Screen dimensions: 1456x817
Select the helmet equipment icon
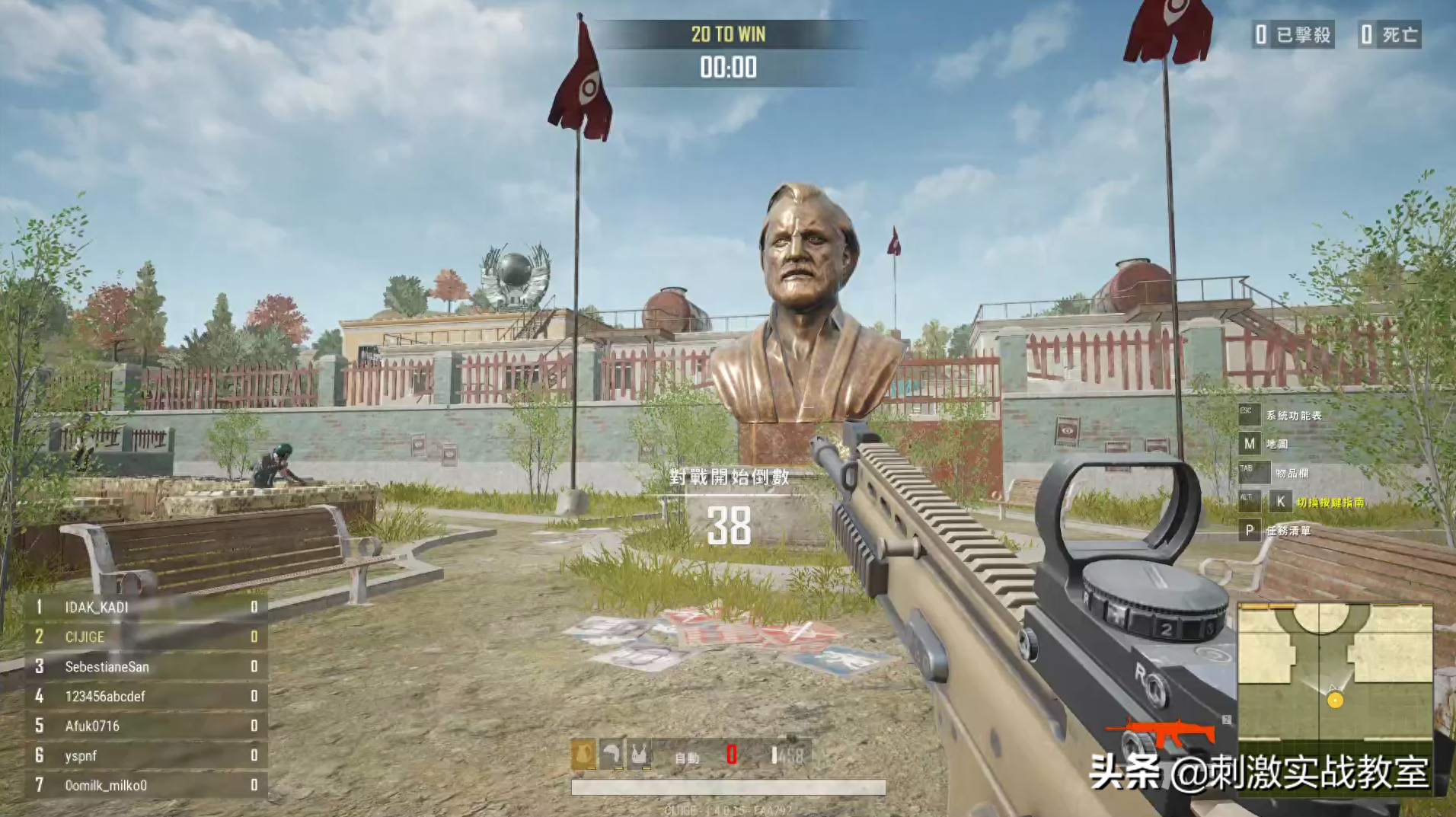coord(611,754)
